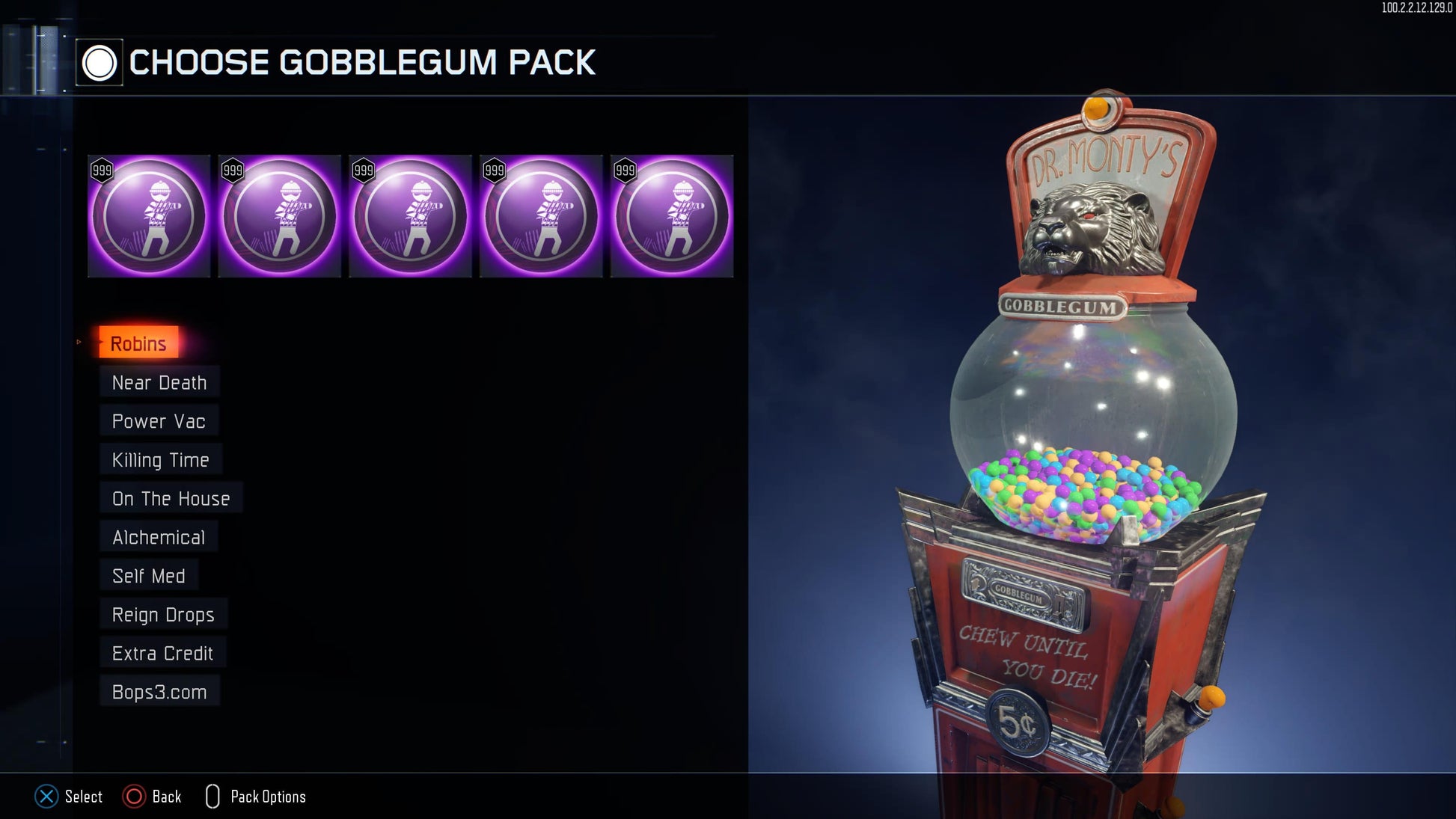Open the On The House pack
Viewport: 1456px width, 819px height.
171,498
